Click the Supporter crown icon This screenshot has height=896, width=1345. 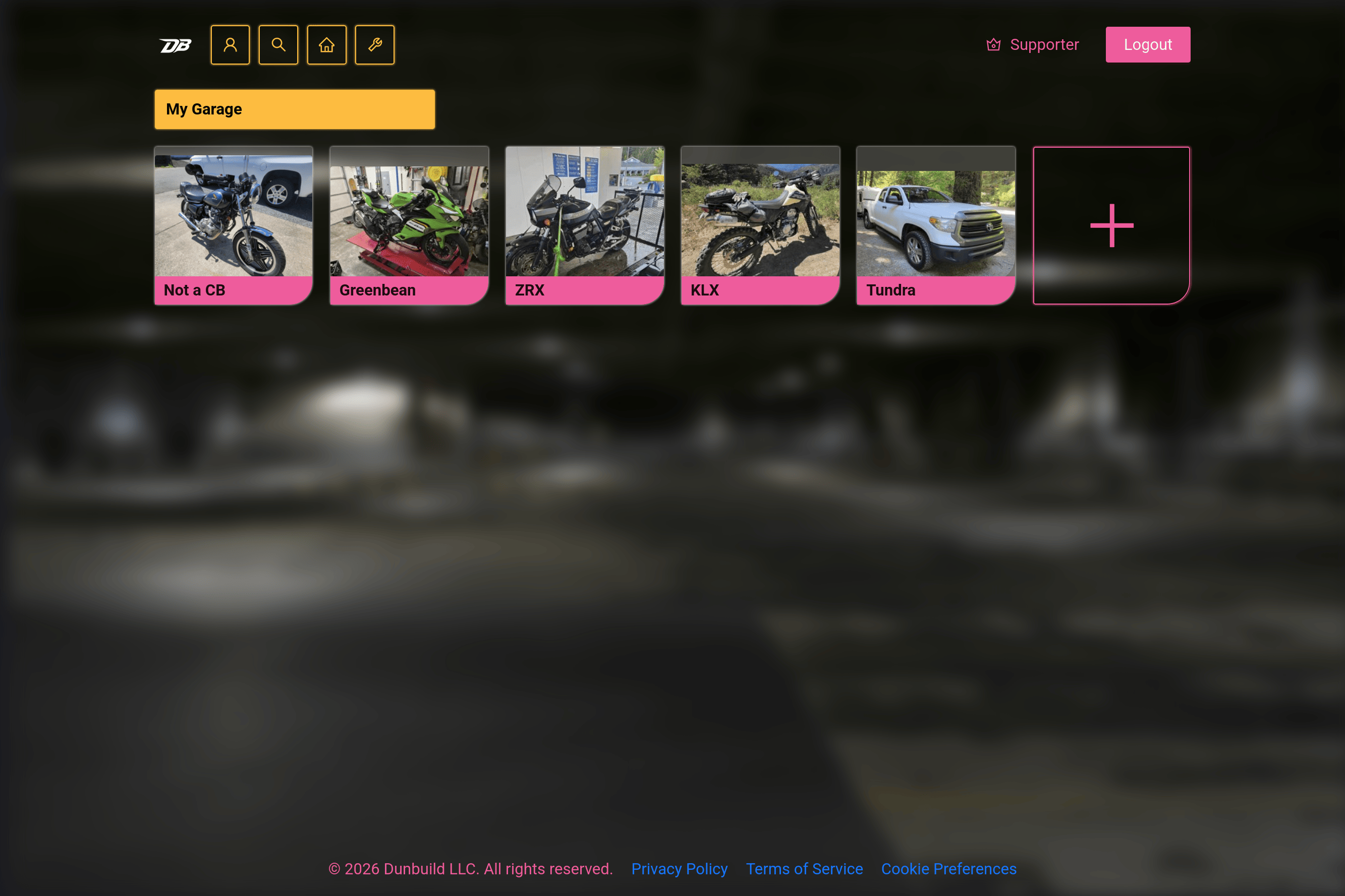click(993, 44)
